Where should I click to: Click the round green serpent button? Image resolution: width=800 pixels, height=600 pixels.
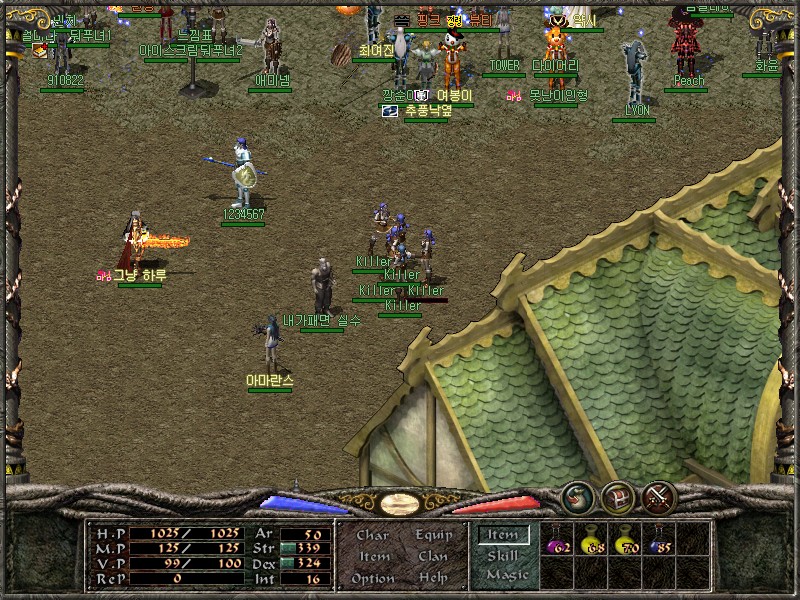[x=577, y=496]
